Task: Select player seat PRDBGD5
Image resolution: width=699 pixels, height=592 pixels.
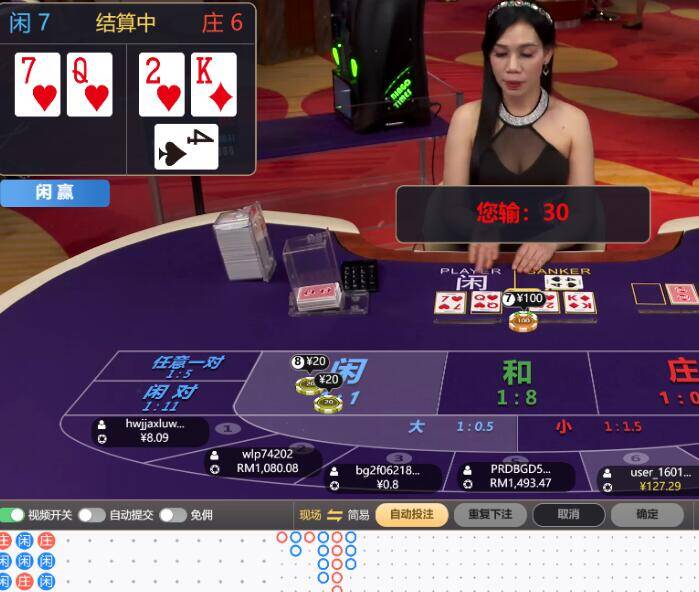Action: (520, 476)
